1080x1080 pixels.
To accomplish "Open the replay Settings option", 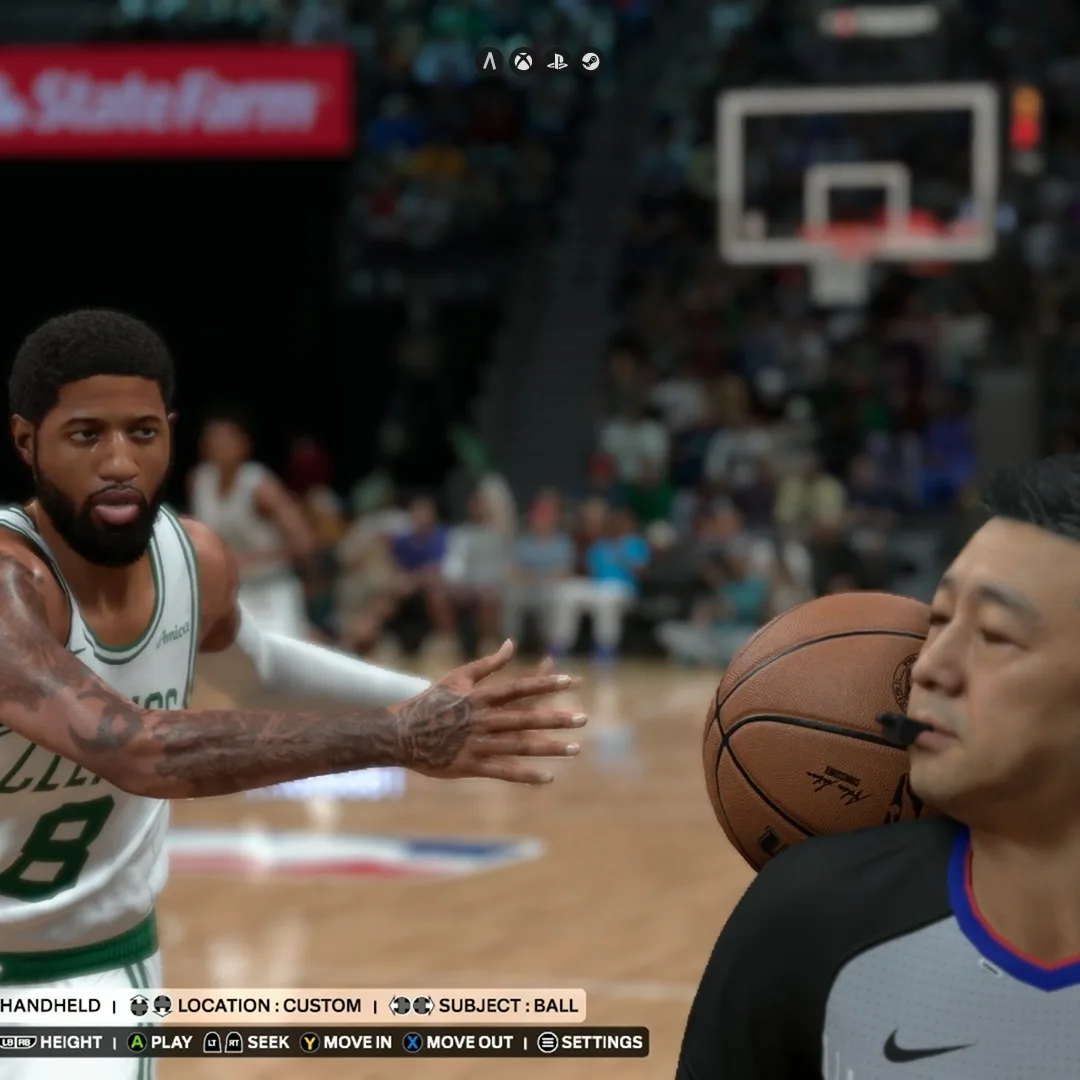I will tap(590, 1042).
